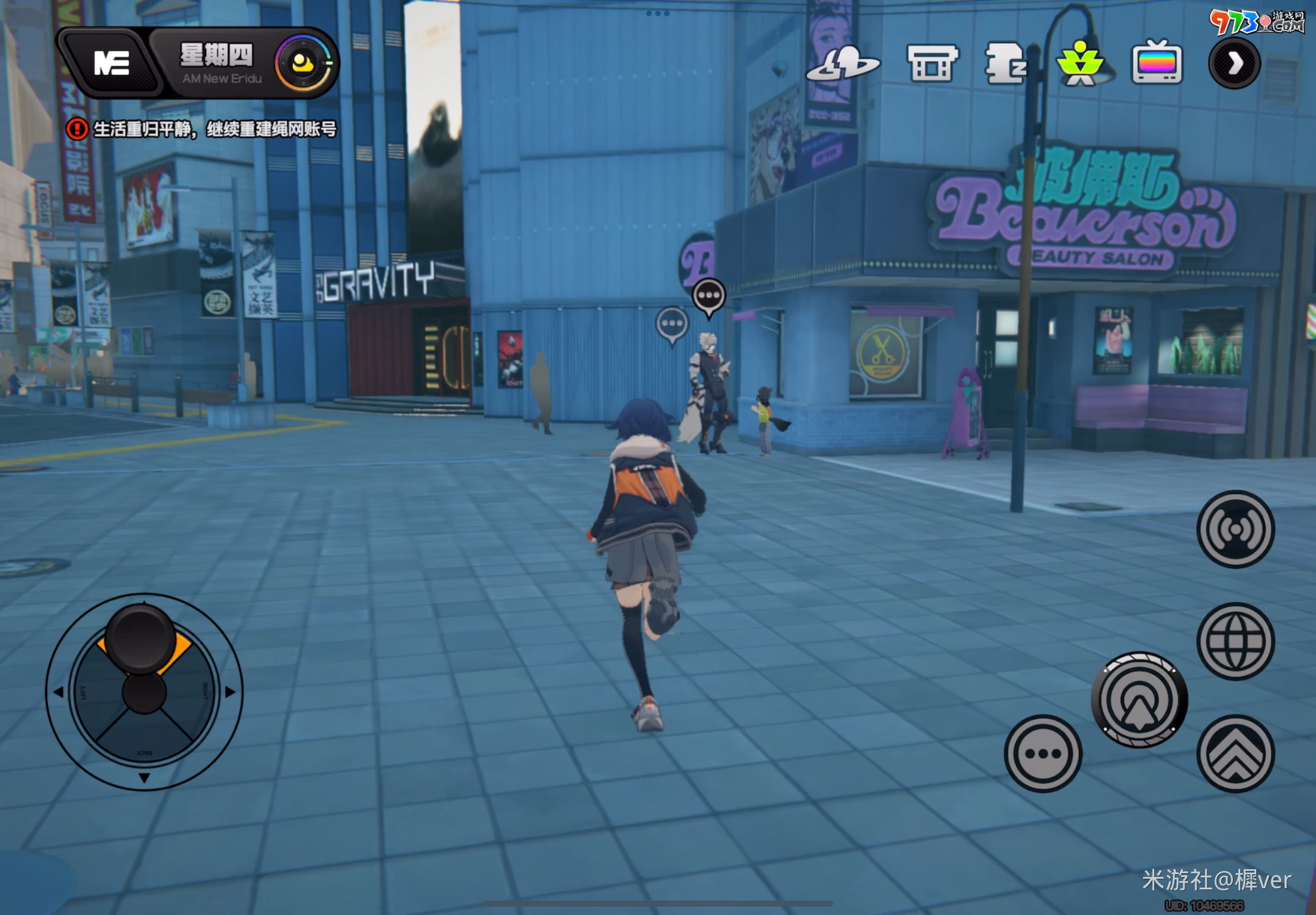Tap the double chevron sprint button
The height and width of the screenshot is (915, 1316).
pyautogui.click(x=1235, y=754)
